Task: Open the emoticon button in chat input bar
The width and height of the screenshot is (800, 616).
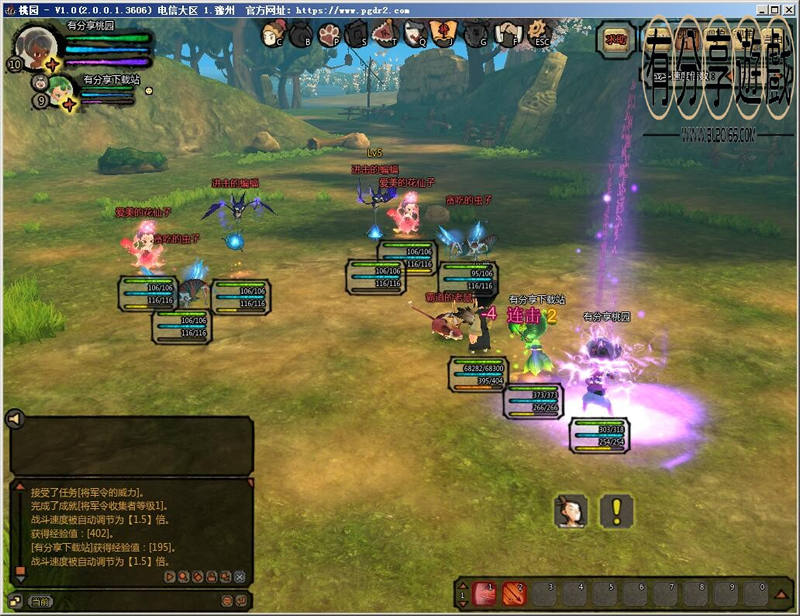Action: click(x=226, y=601)
